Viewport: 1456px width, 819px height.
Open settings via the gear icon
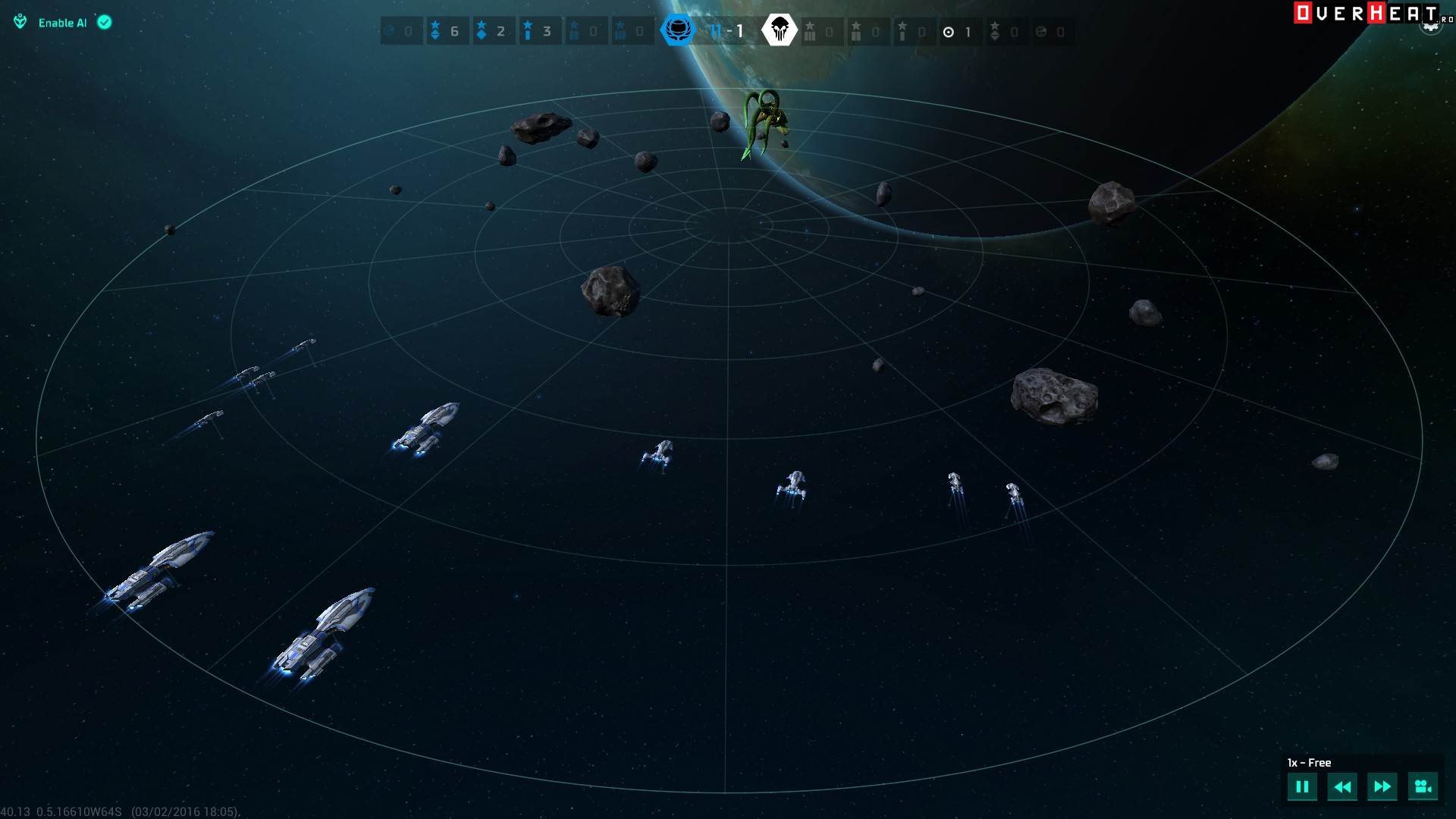coord(1430,27)
